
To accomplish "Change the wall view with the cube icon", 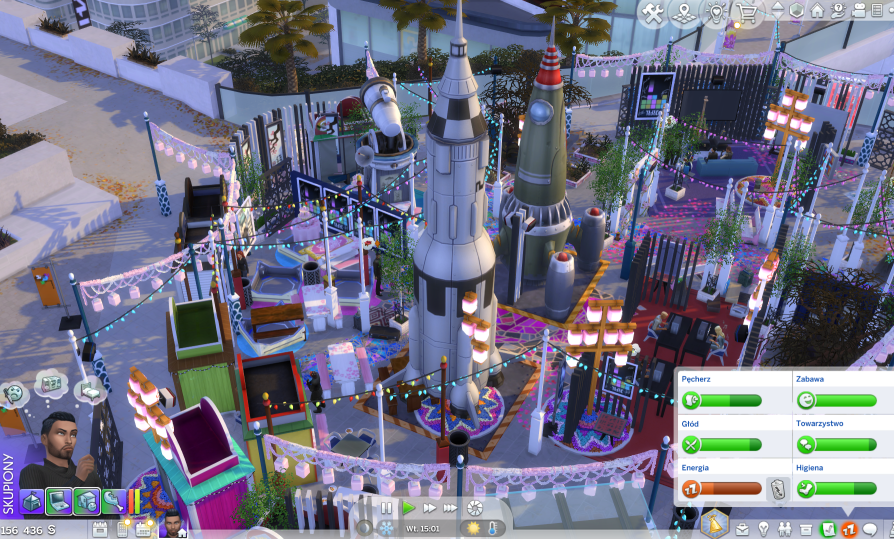I will 797,12.
